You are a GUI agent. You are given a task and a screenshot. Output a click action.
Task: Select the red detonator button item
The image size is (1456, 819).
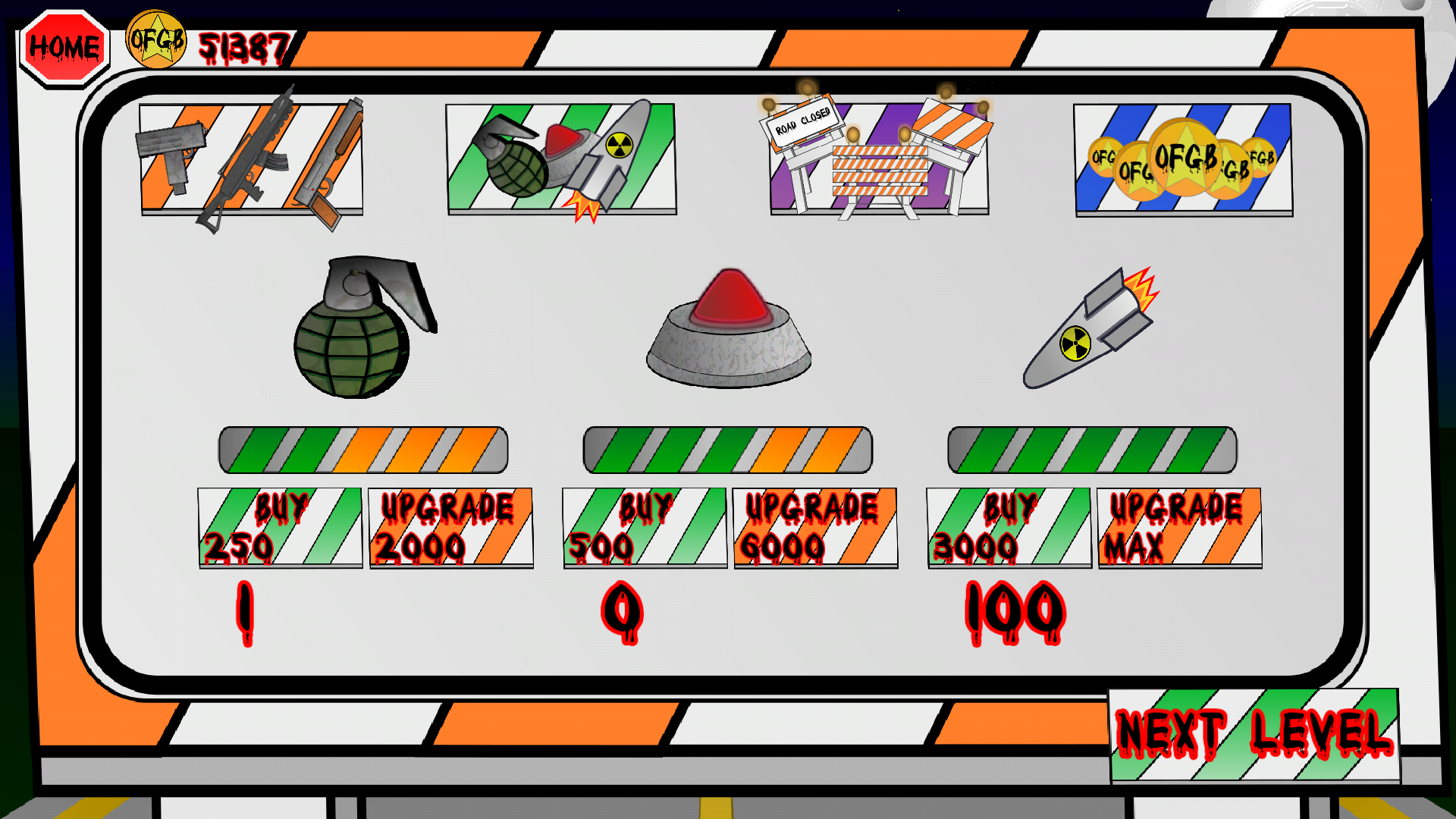(x=728, y=334)
